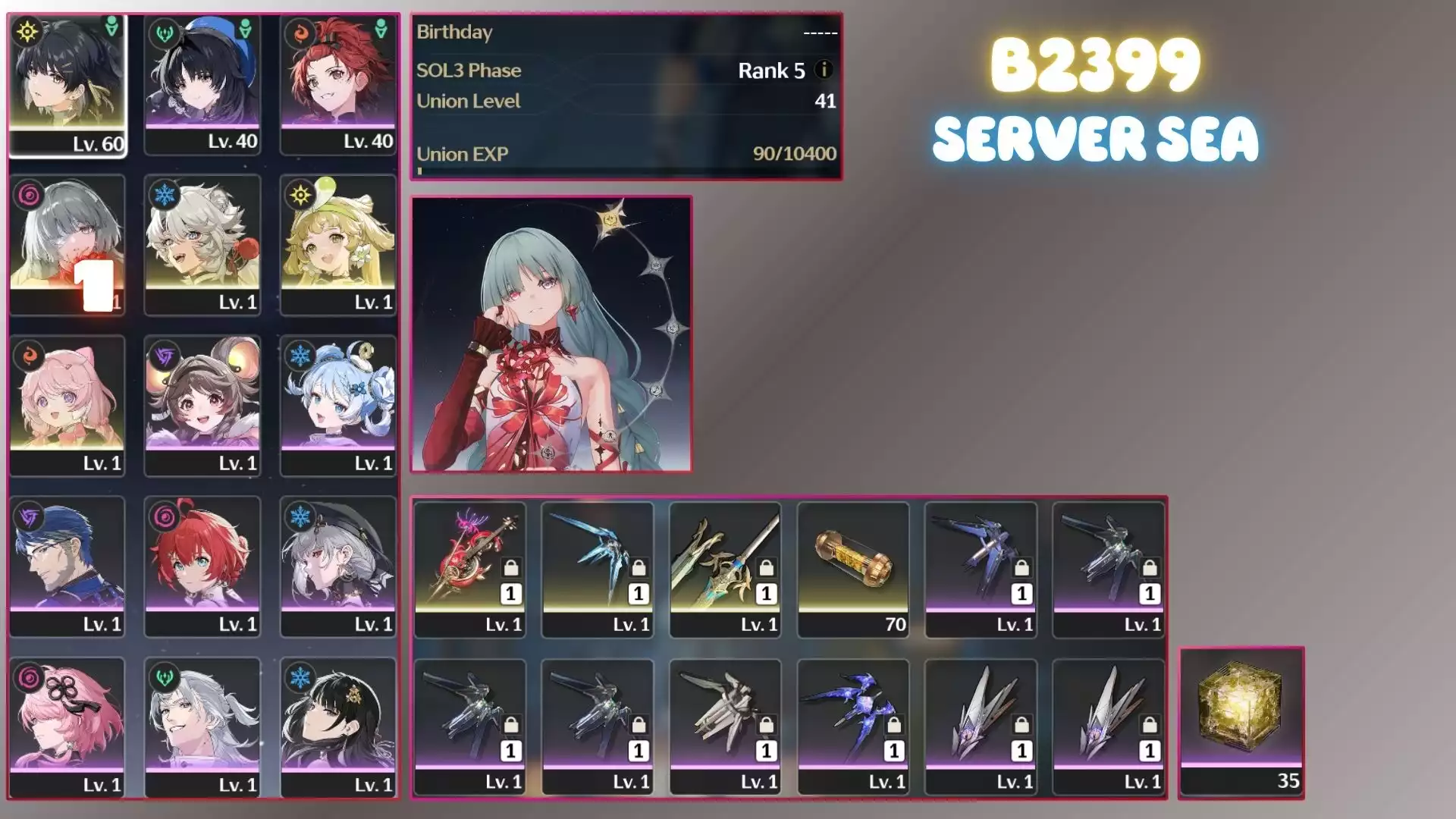Pick the blue-haired man with glasses

(67, 566)
